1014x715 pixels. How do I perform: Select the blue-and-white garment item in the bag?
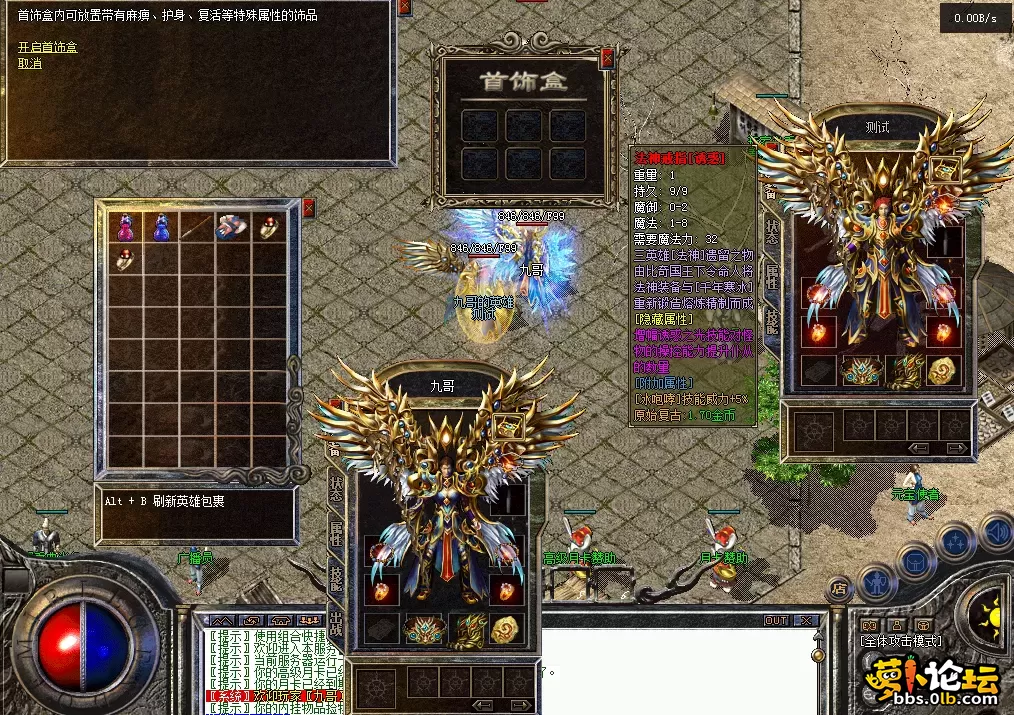pyautogui.click(x=232, y=227)
